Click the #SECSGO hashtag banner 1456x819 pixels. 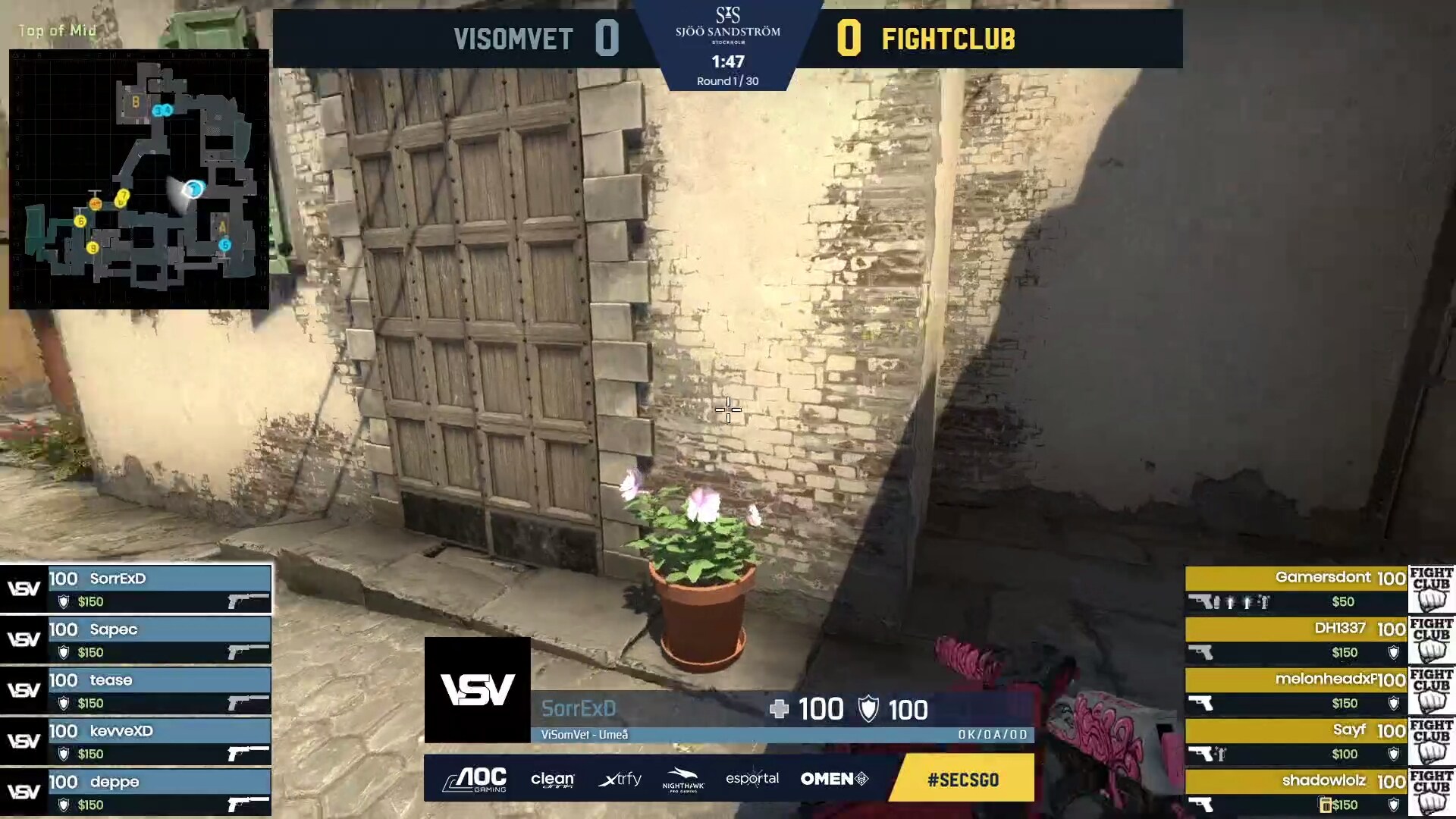(962, 779)
